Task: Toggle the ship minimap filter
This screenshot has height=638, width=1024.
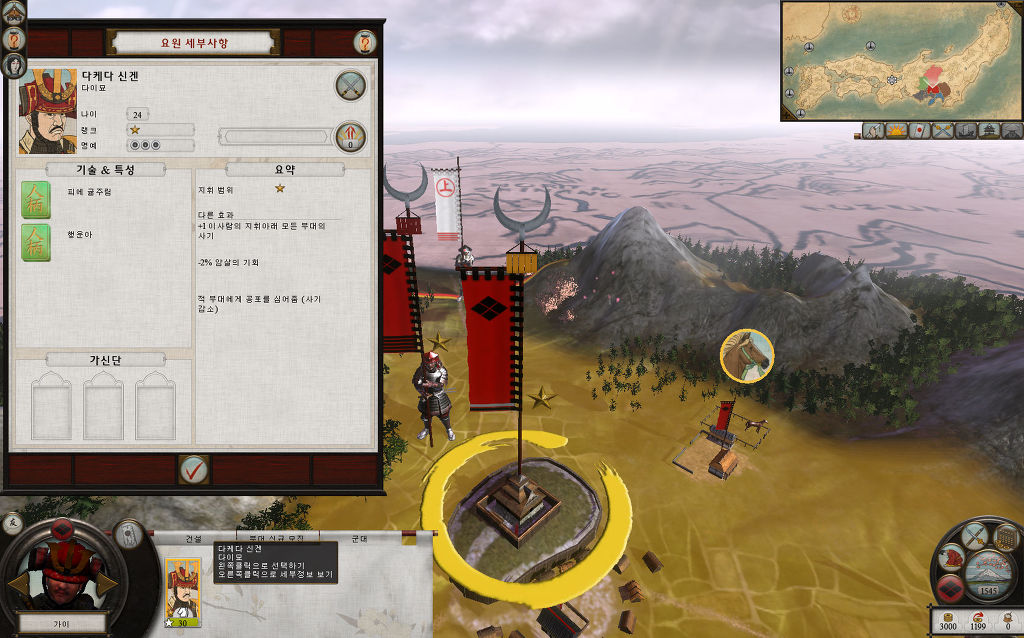Action: (966, 131)
